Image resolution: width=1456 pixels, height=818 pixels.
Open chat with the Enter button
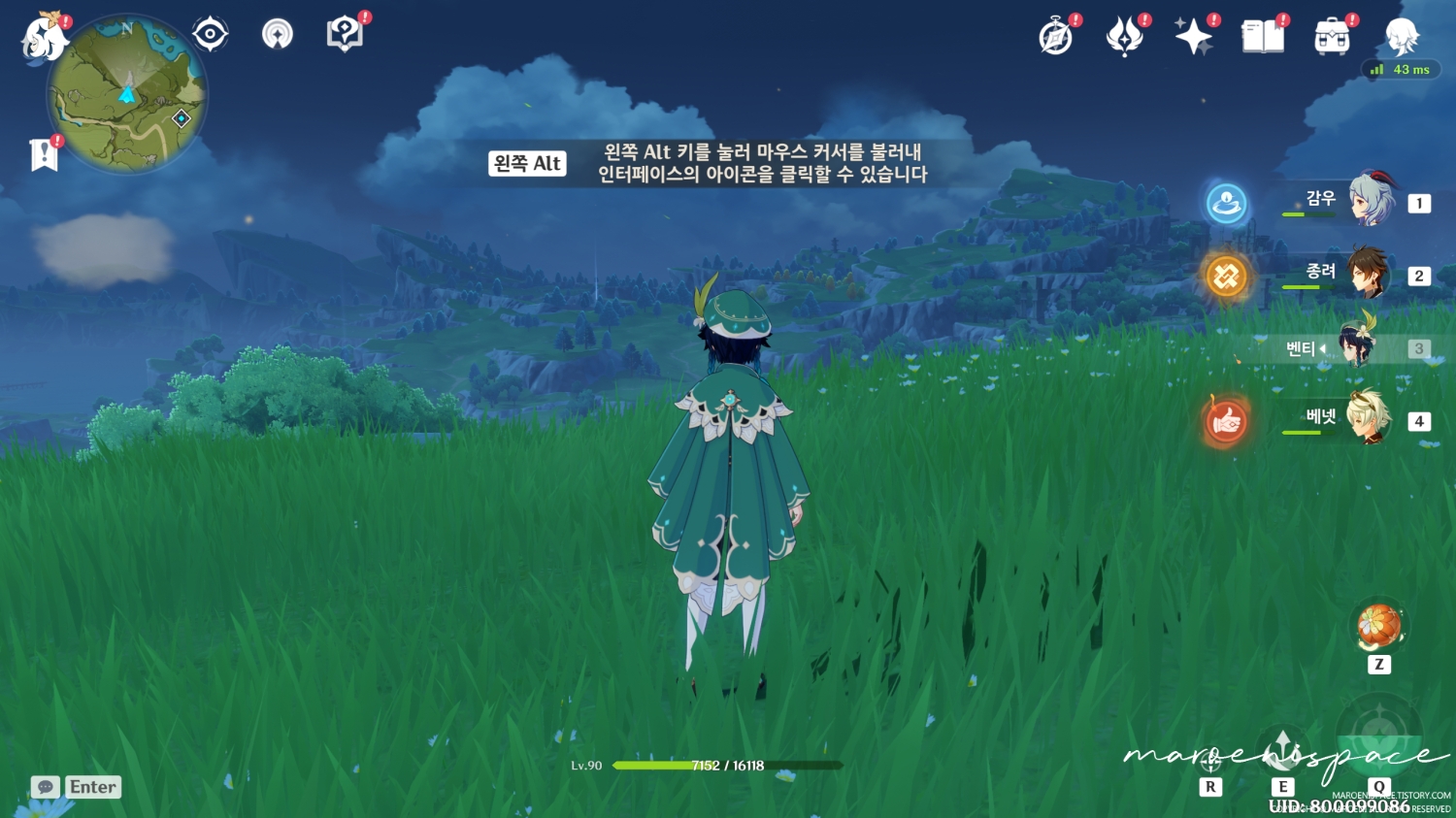pos(92,787)
